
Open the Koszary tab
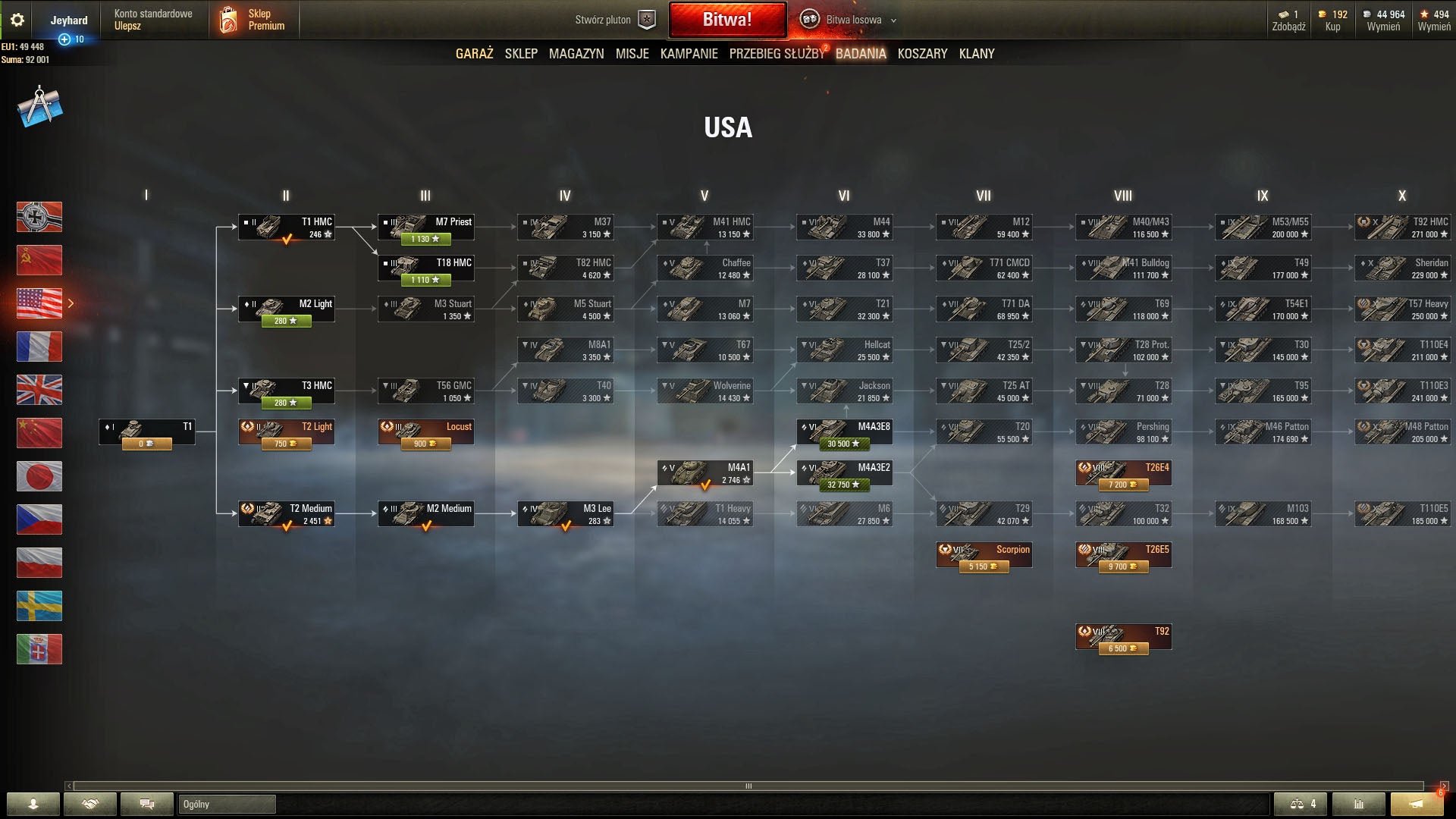pos(922,54)
